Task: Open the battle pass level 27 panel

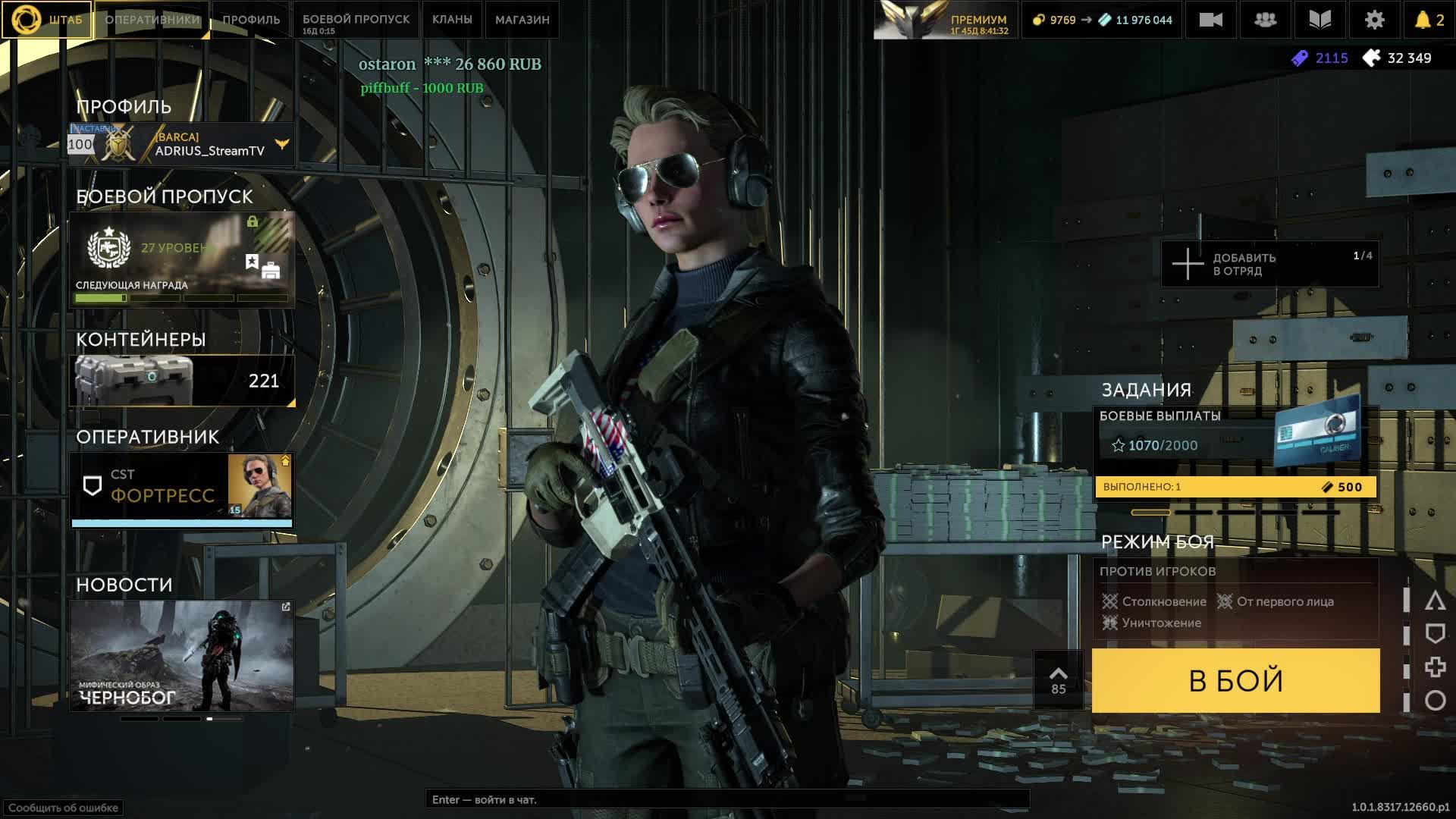Action: pos(182,259)
